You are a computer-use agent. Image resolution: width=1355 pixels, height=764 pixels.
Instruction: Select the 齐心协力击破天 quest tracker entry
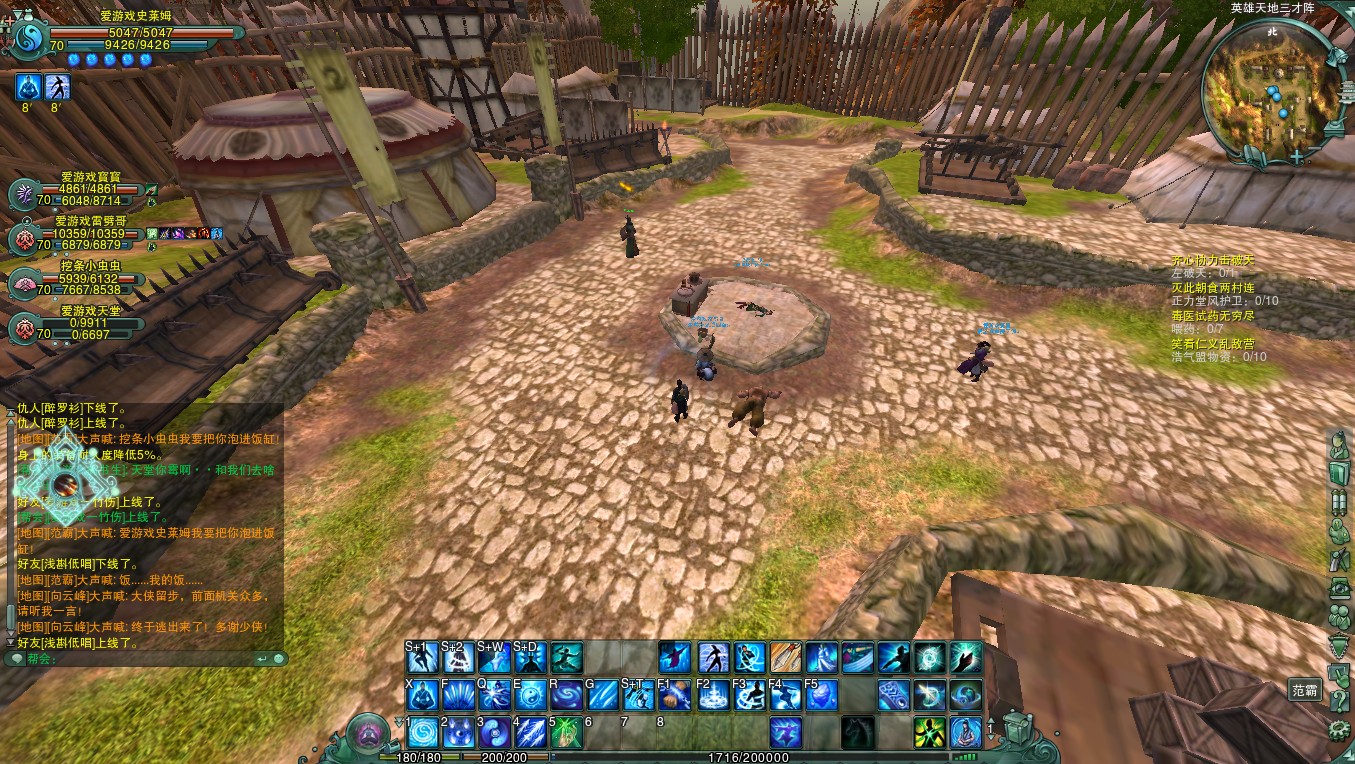1212,261
